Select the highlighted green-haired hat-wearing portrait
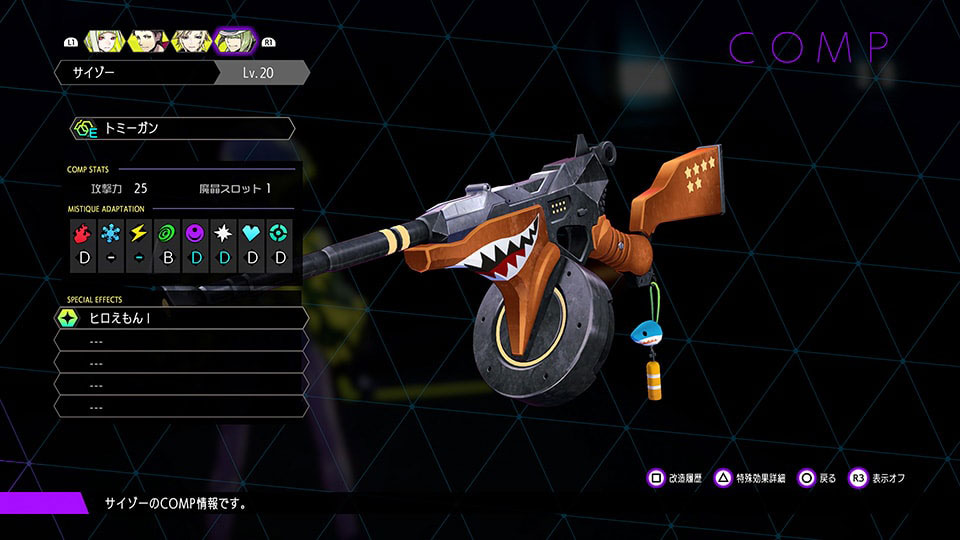This screenshot has height=540, width=960. 236,41
